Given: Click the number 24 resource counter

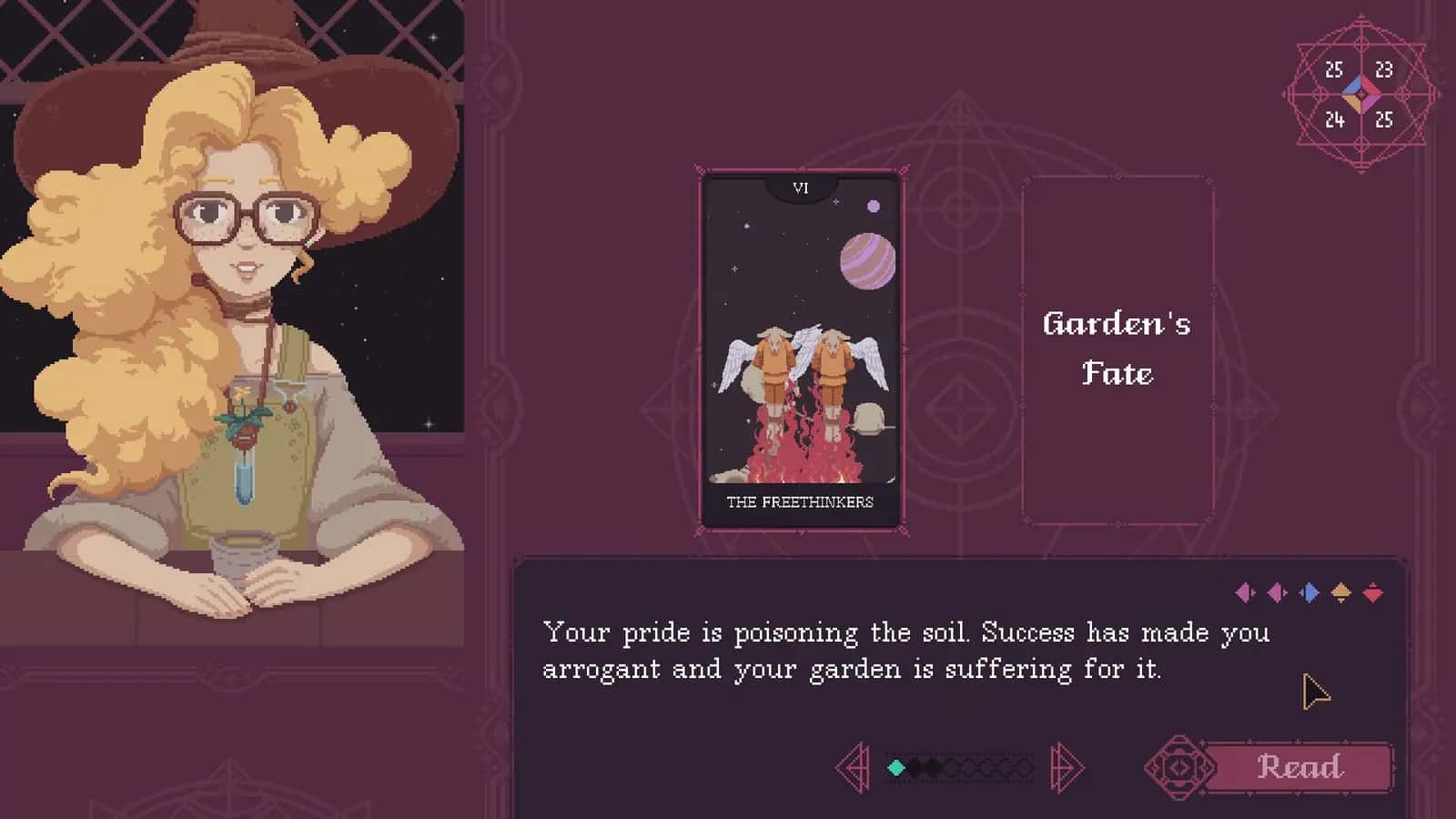Looking at the screenshot, I should pyautogui.click(x=1333, y=118).
